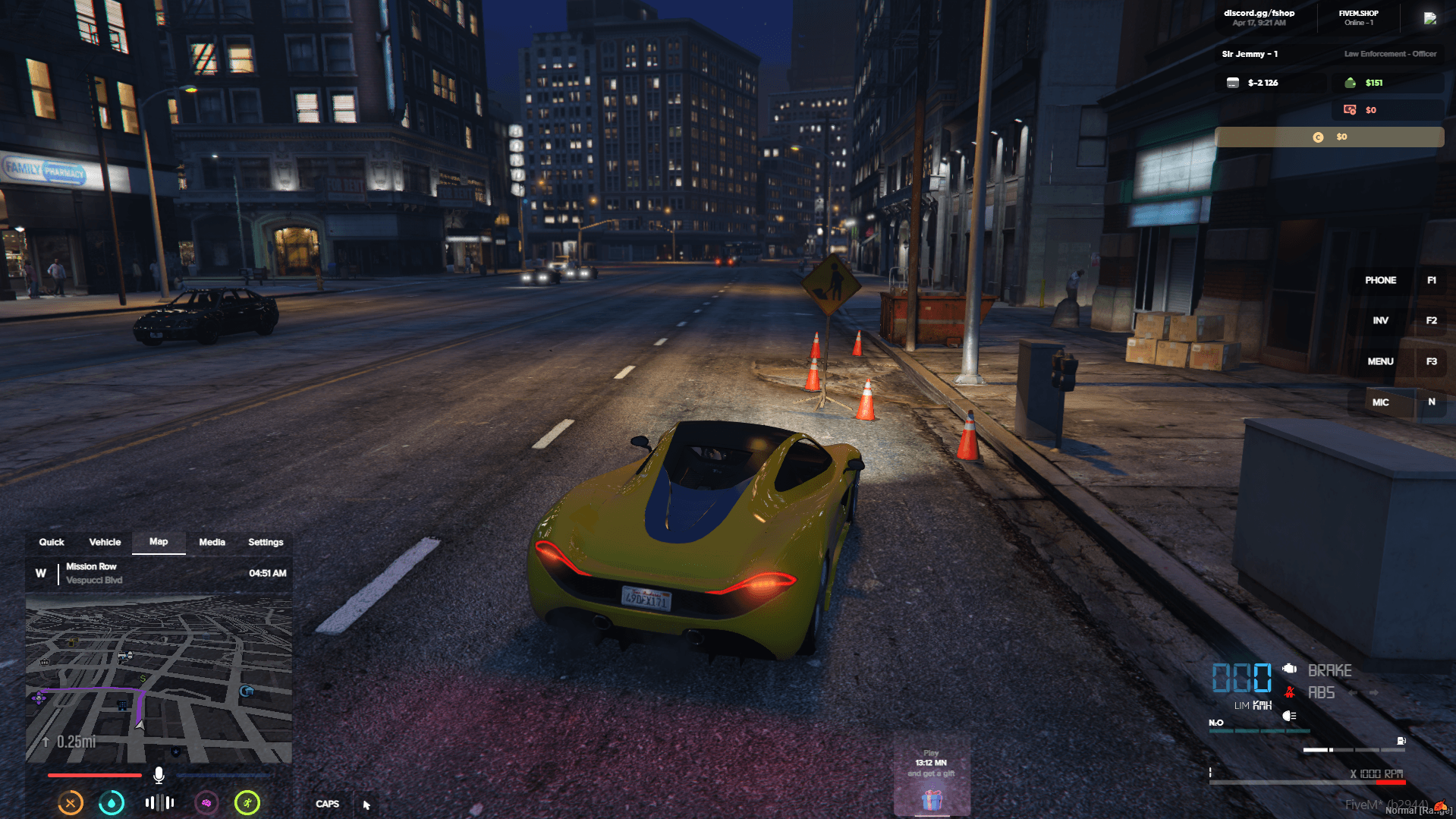This screenshot has width=1456, height=819.
Task: Click the discord.gg/fshop link
Action: [x=1259, y=12]
